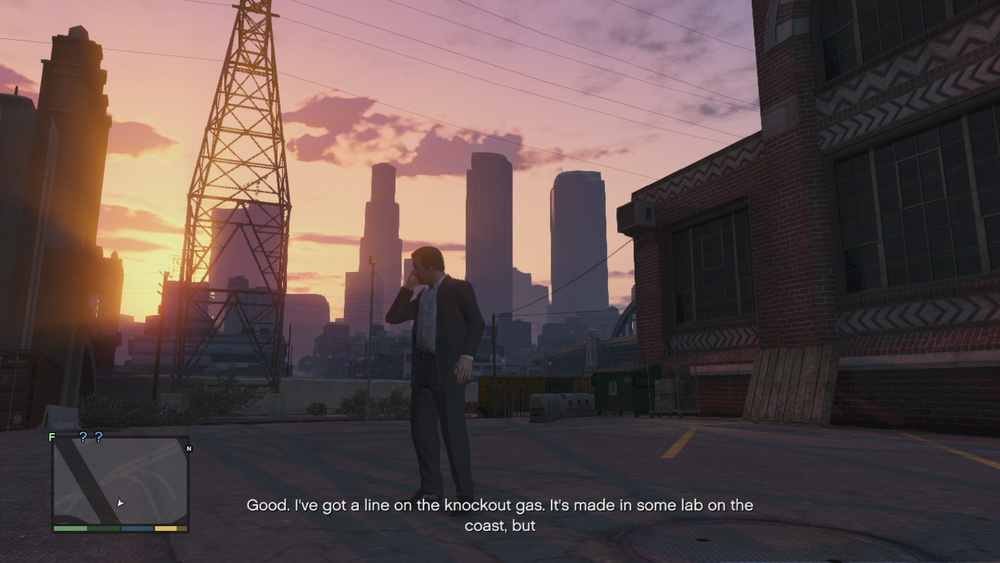The width and height of the screenshot is (1000, 563).
Task: Click the North compass marker on minimap
Action: click(188, 448)
